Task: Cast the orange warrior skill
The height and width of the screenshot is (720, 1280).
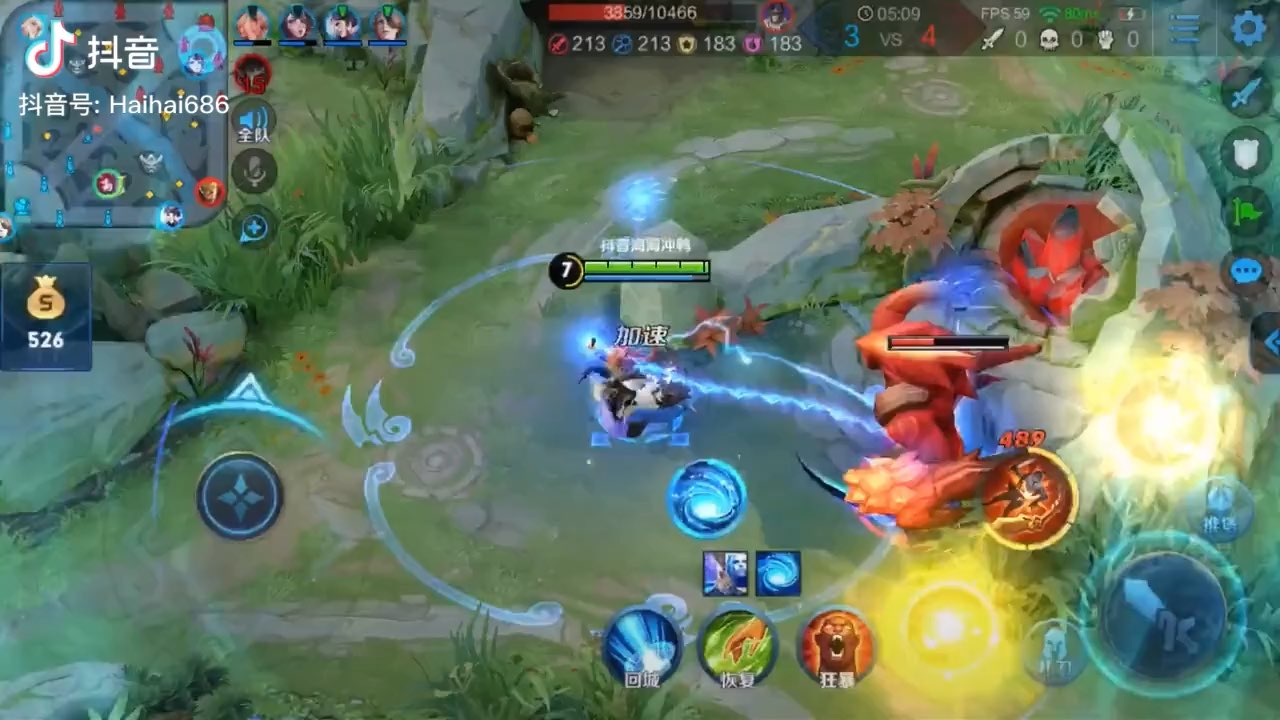Action: [1028, 497]
